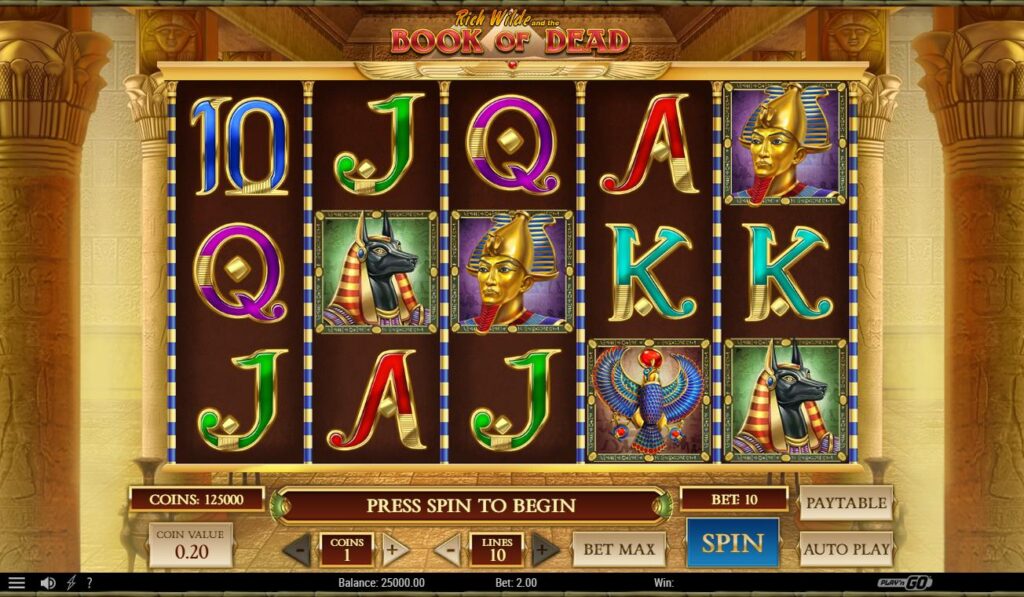Toggle the lightning bolt fast play icon
The height and width of the screenshot is (597, 1024).
pyautogui.click(x=71, y=583)
